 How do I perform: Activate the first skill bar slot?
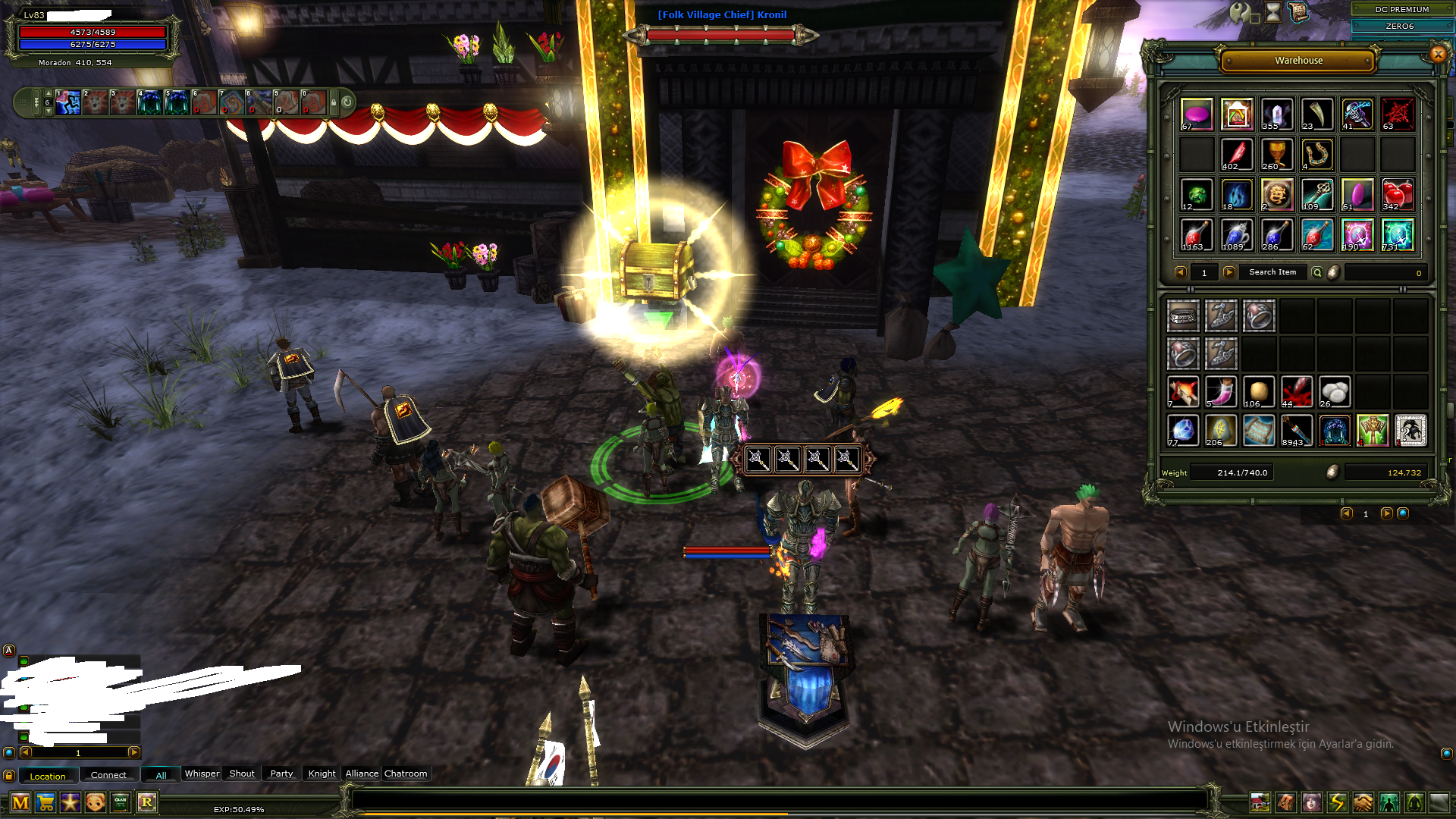click(68, 102)
